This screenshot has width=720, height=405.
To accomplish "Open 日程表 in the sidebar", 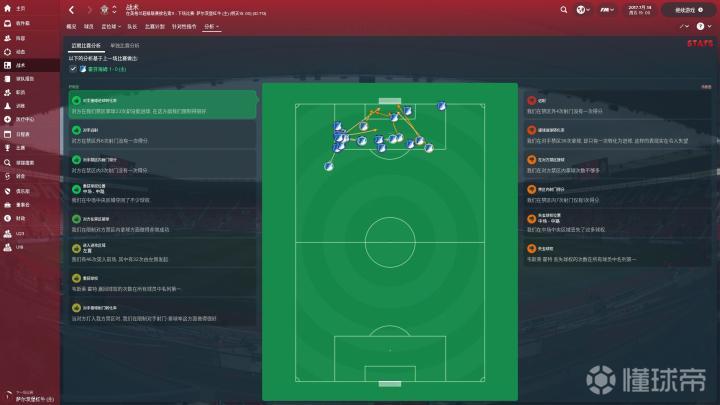I will pos(22,133).
